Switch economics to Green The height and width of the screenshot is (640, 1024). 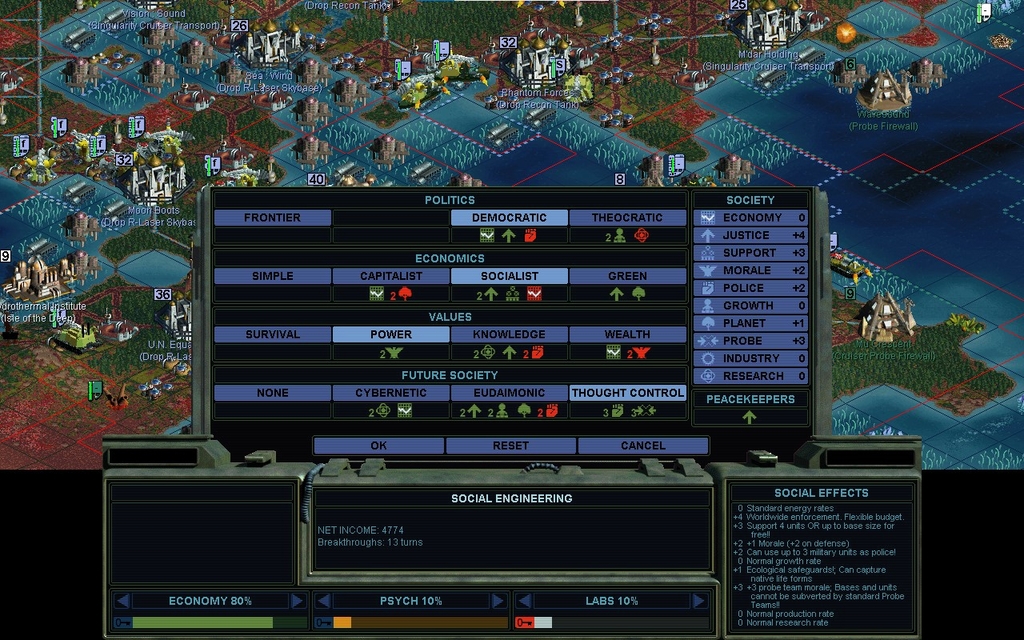click(x=627, y=276)
